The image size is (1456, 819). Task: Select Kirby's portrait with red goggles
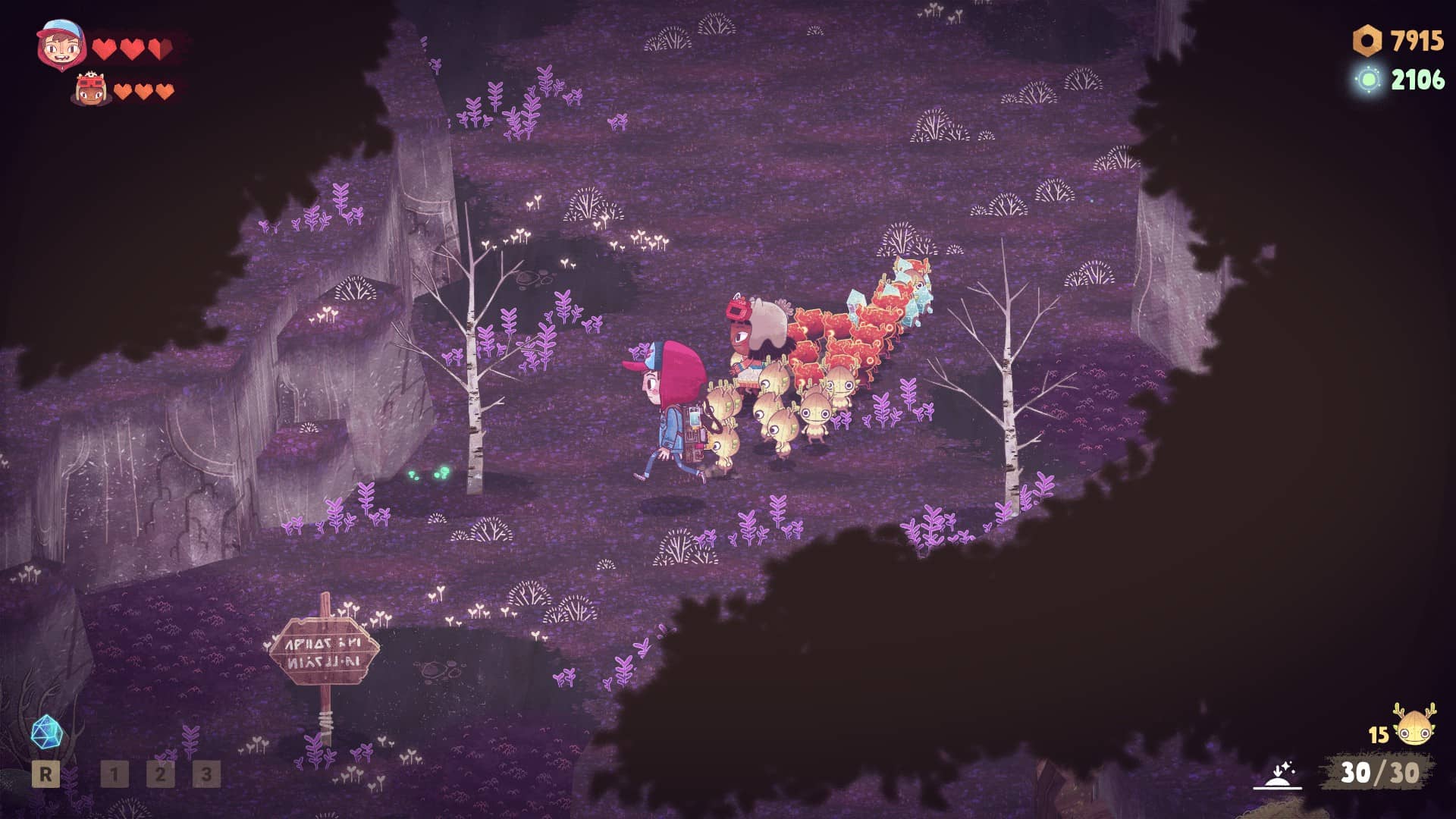pyautogui.click(x=90, y=91)
